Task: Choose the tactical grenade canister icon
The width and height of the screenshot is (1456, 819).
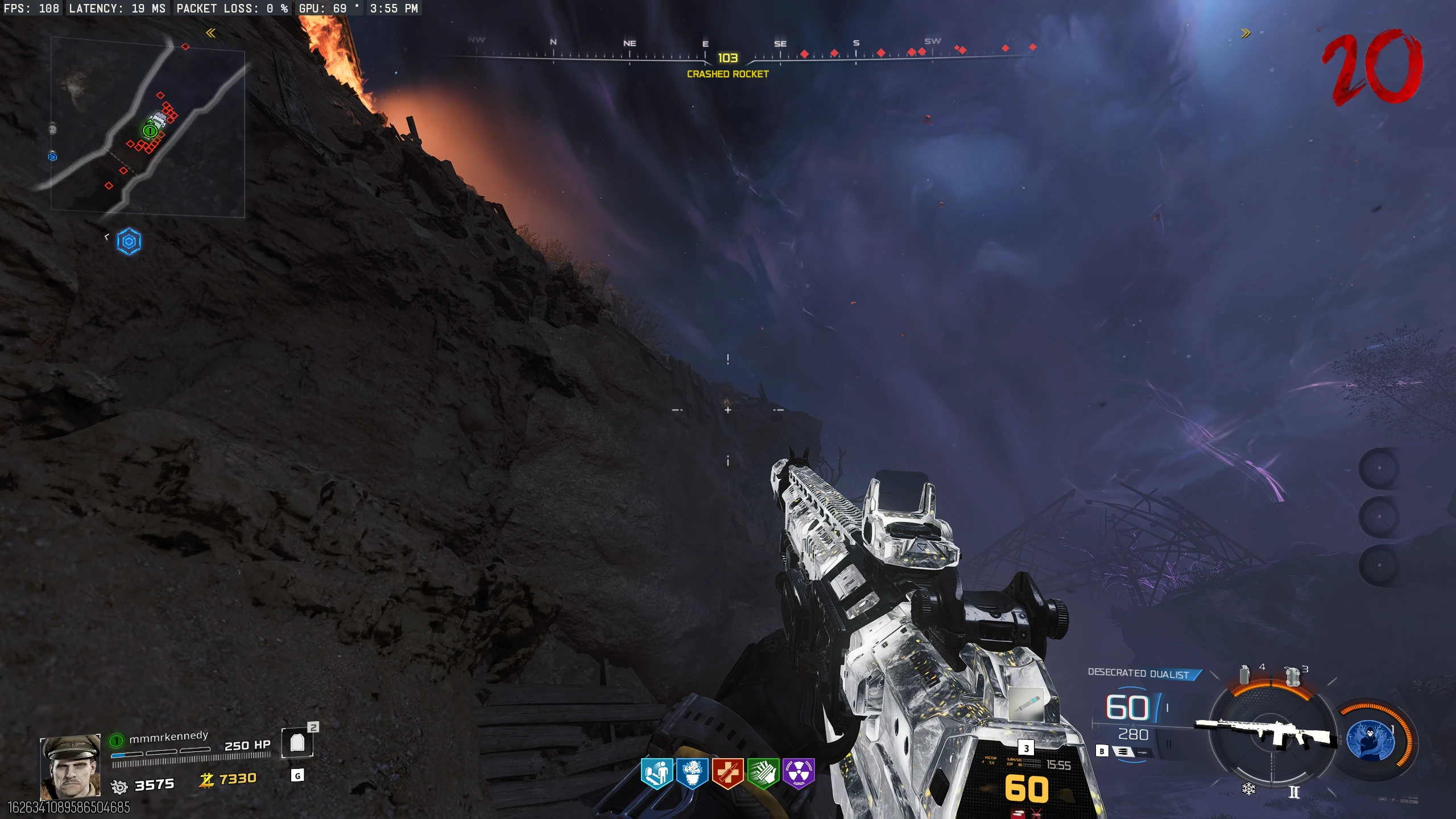Action: click(1245, 675)
